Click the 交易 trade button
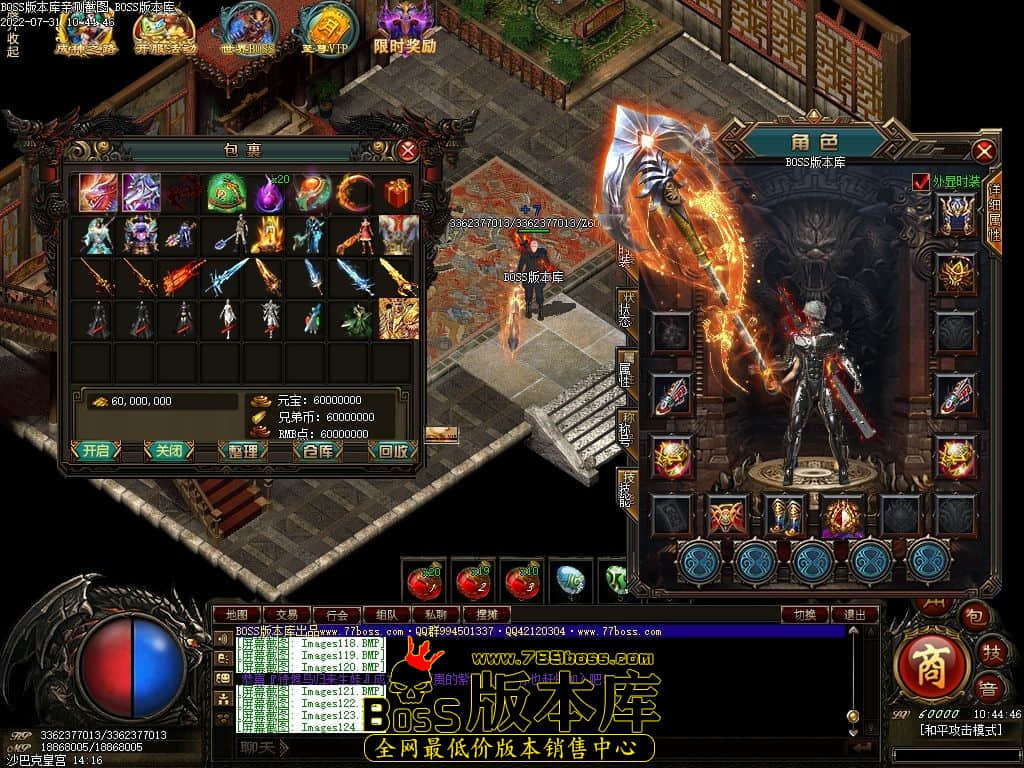Image resolution: width=1024 pixels, height=768 pixels. (x=287, y=615)
